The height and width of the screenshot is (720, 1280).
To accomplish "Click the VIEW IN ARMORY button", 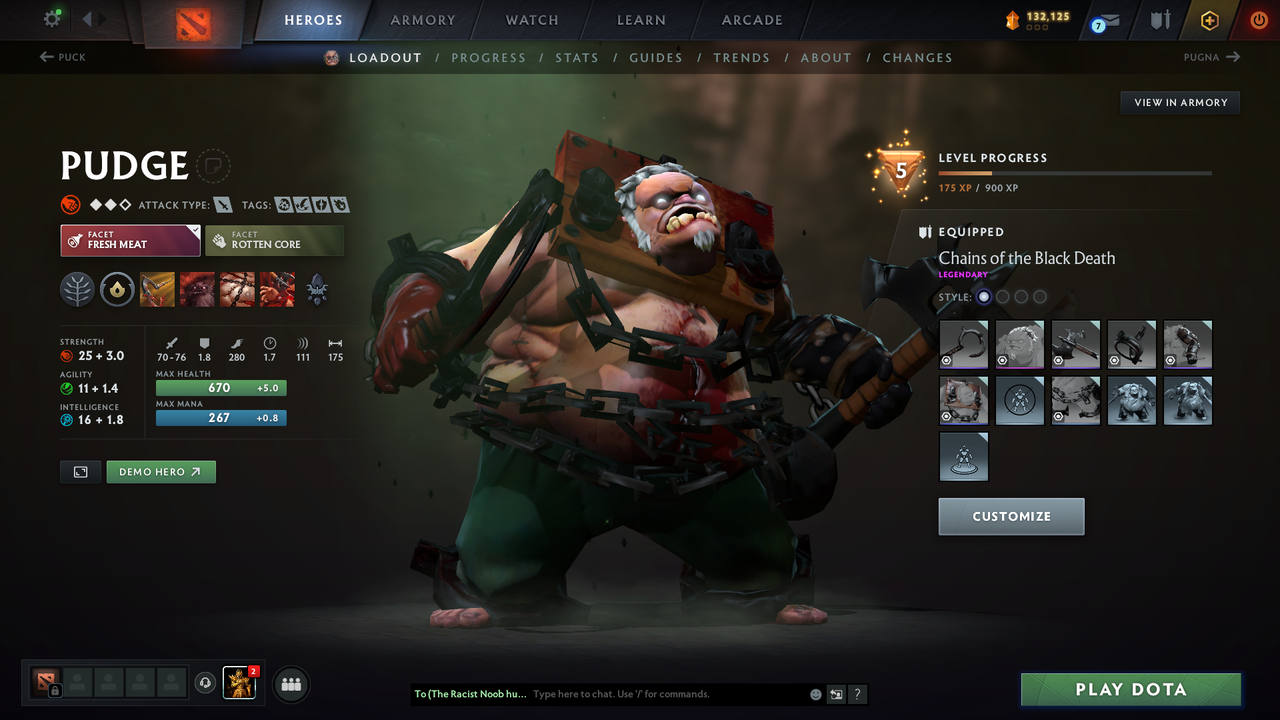I will point(1179,102).
